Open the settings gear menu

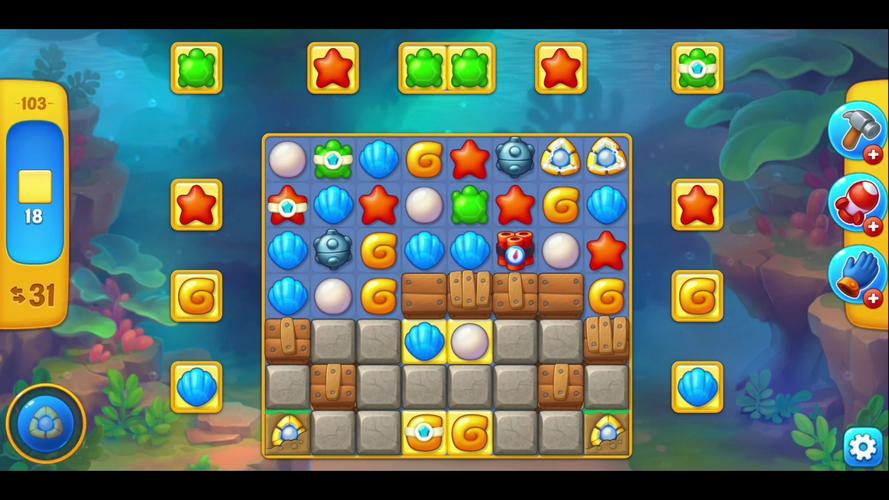pos(862,445)
